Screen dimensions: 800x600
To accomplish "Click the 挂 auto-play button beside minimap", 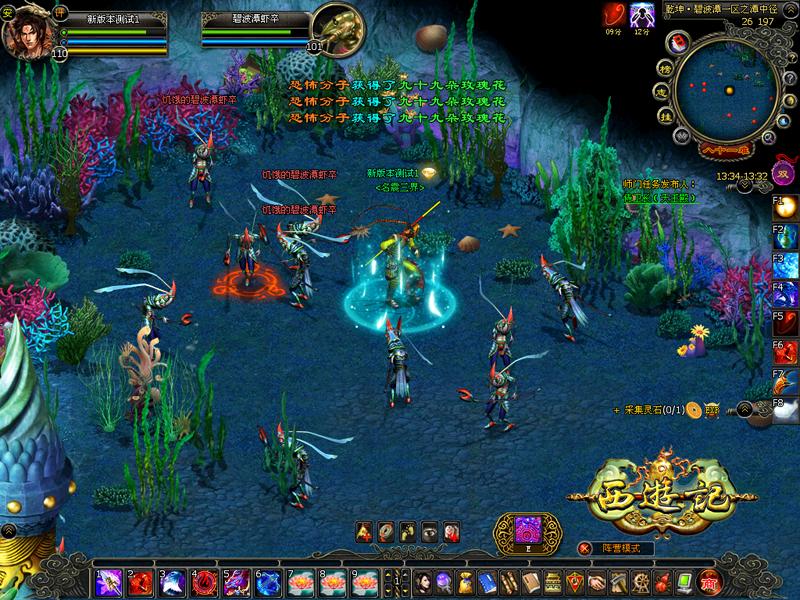I will coord(664,116).
